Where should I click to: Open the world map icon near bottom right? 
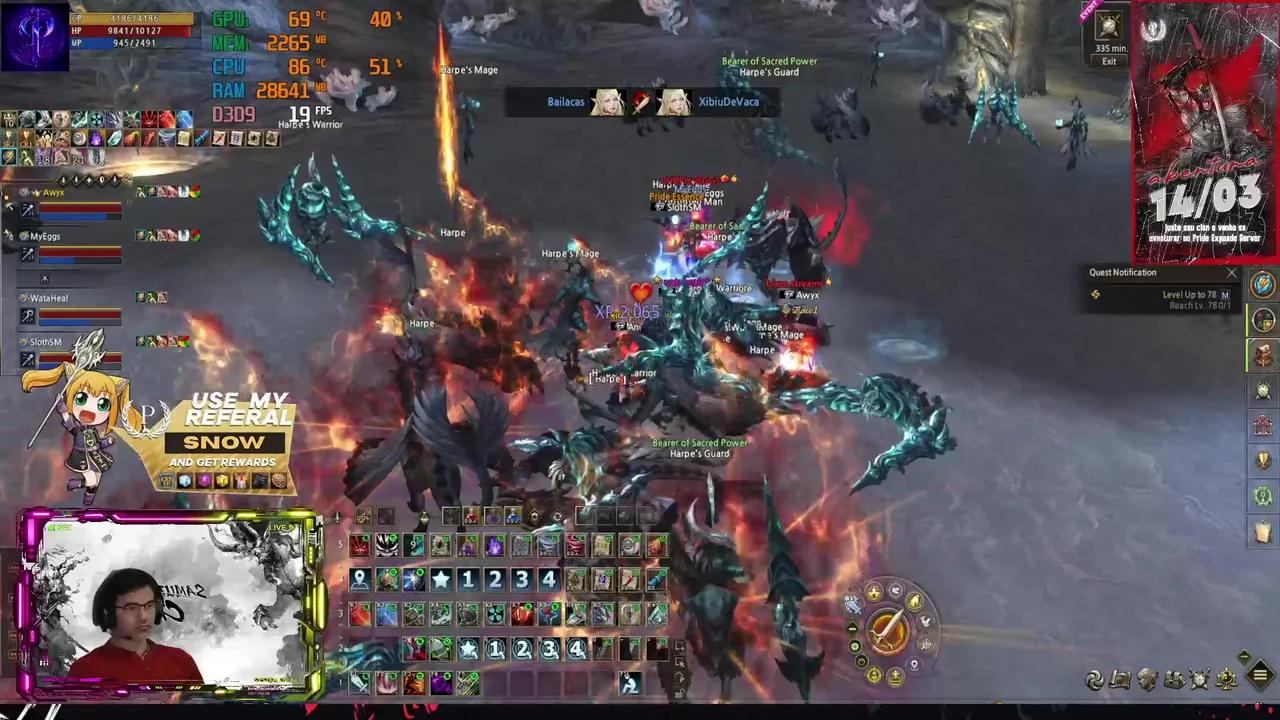click(x=1121, y=678)
